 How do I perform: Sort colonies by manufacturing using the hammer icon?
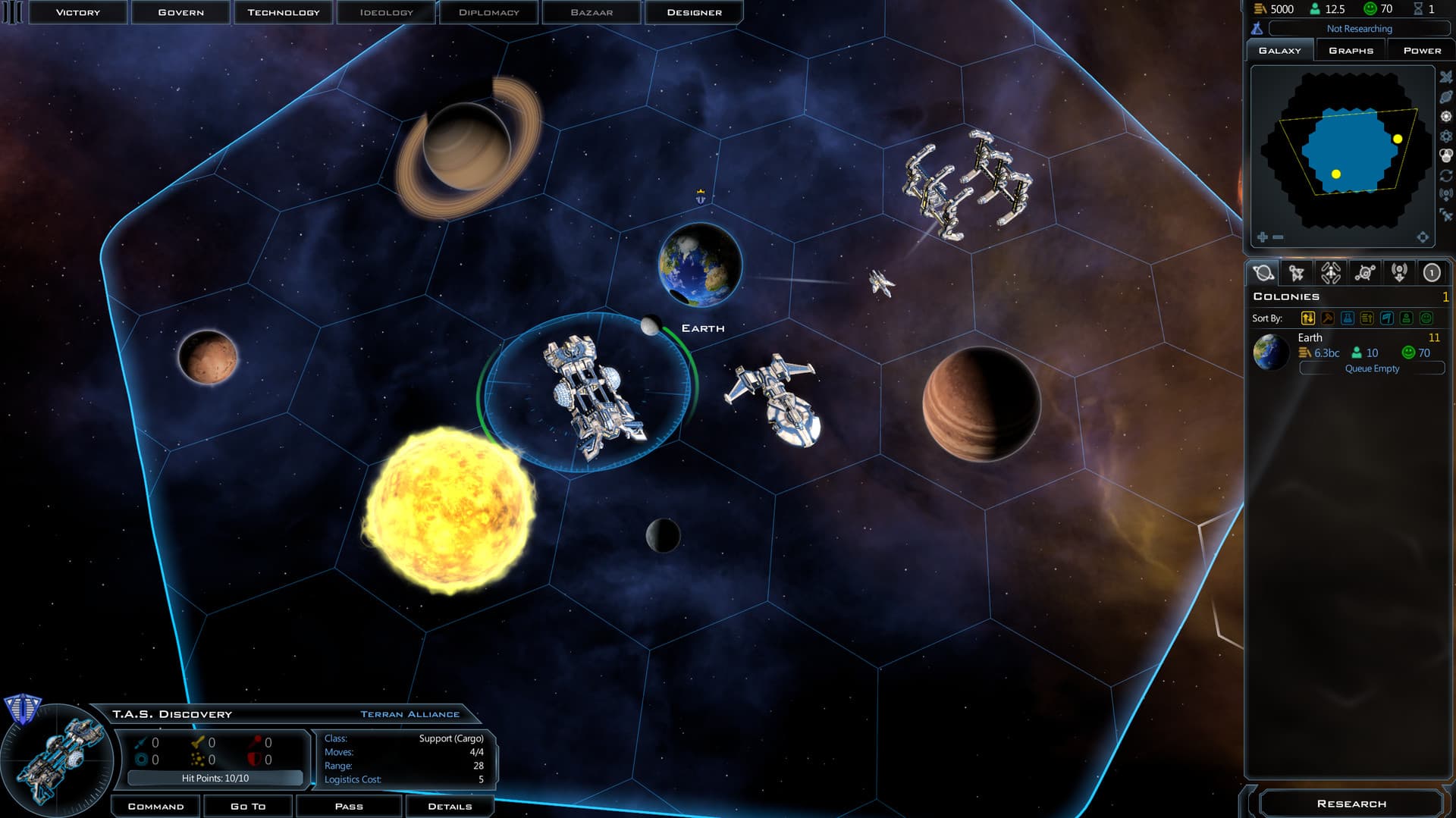(1327, 319)
